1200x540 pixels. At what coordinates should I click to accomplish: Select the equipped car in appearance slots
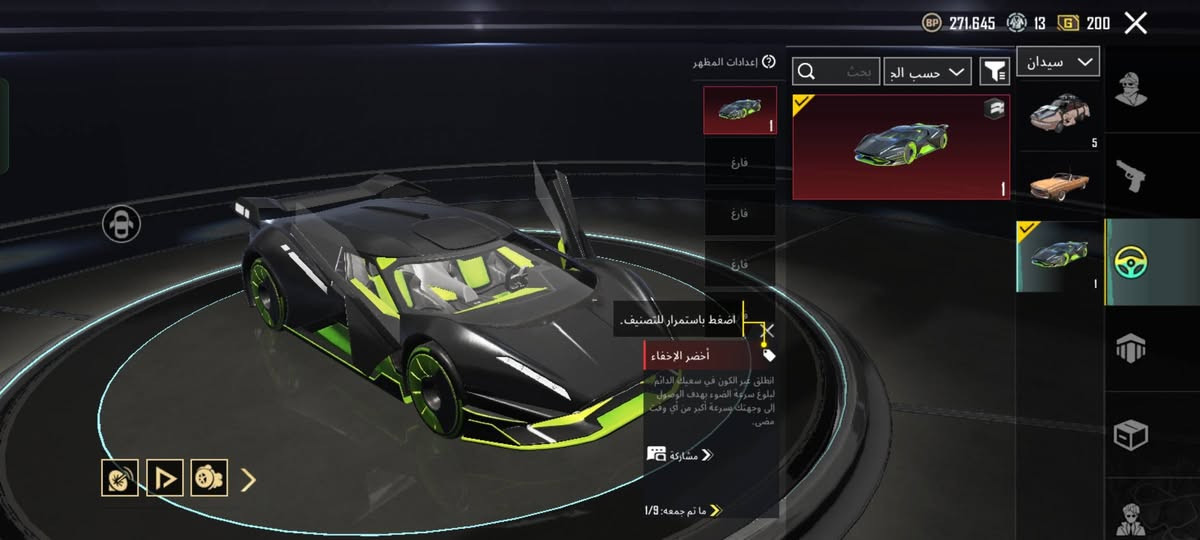(x=739, y=109)
